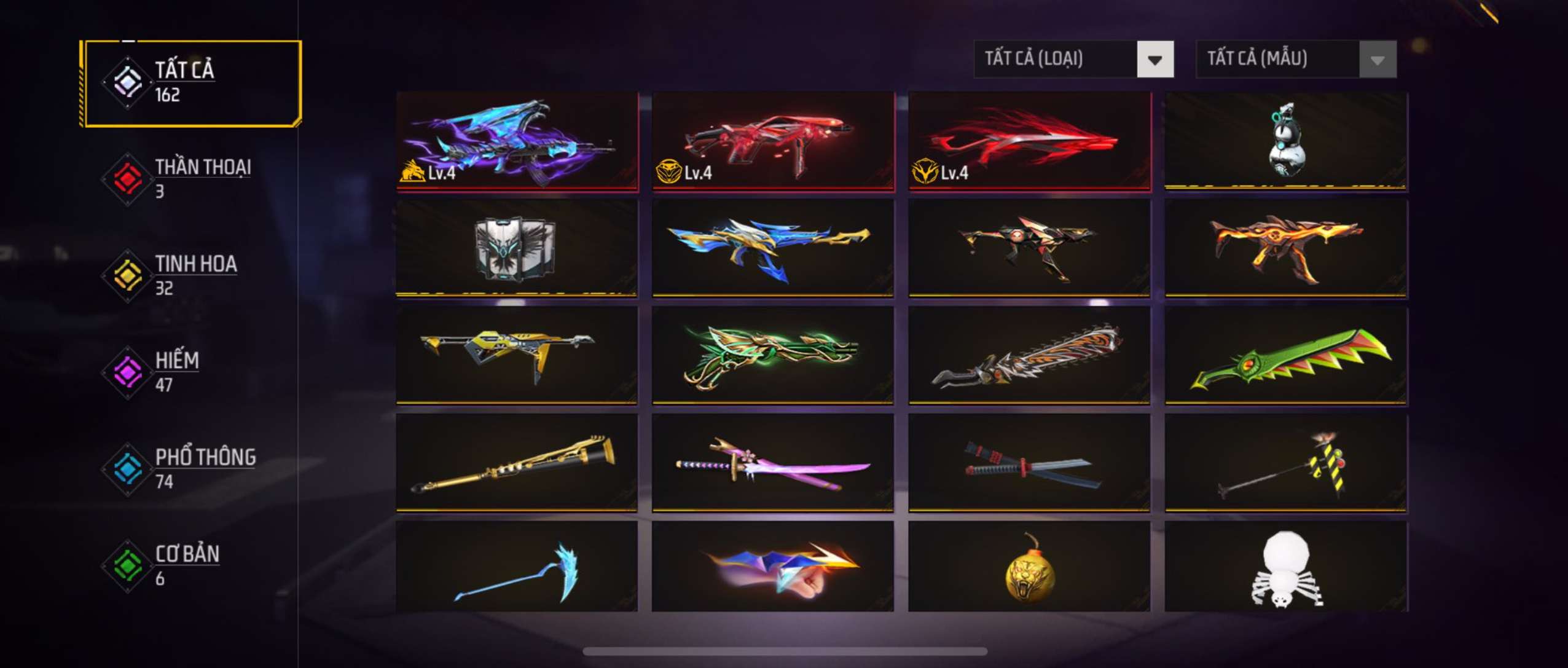The height and width of the screenshot is (668, 1568).
Task: Switch to the THẦN THOẠI rarity tab
Action: [190, 178]
